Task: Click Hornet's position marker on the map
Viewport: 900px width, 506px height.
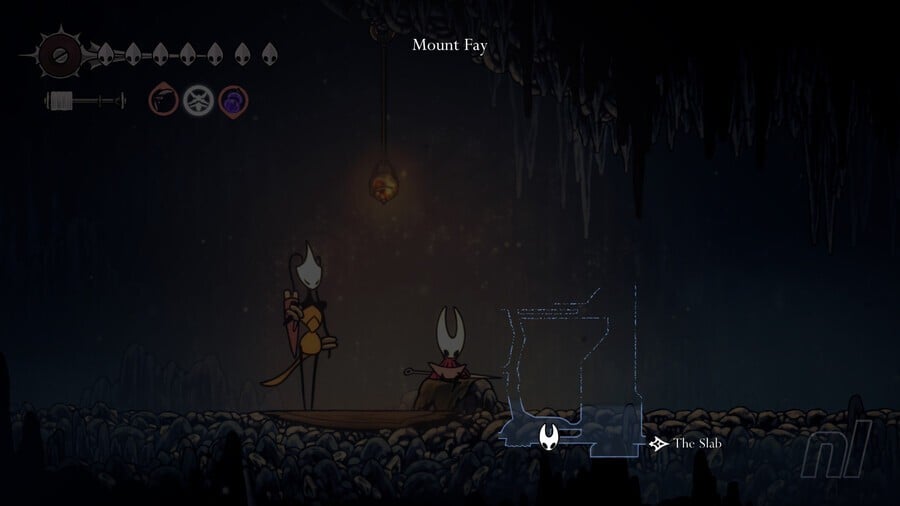Action: [x=549, y=436]
